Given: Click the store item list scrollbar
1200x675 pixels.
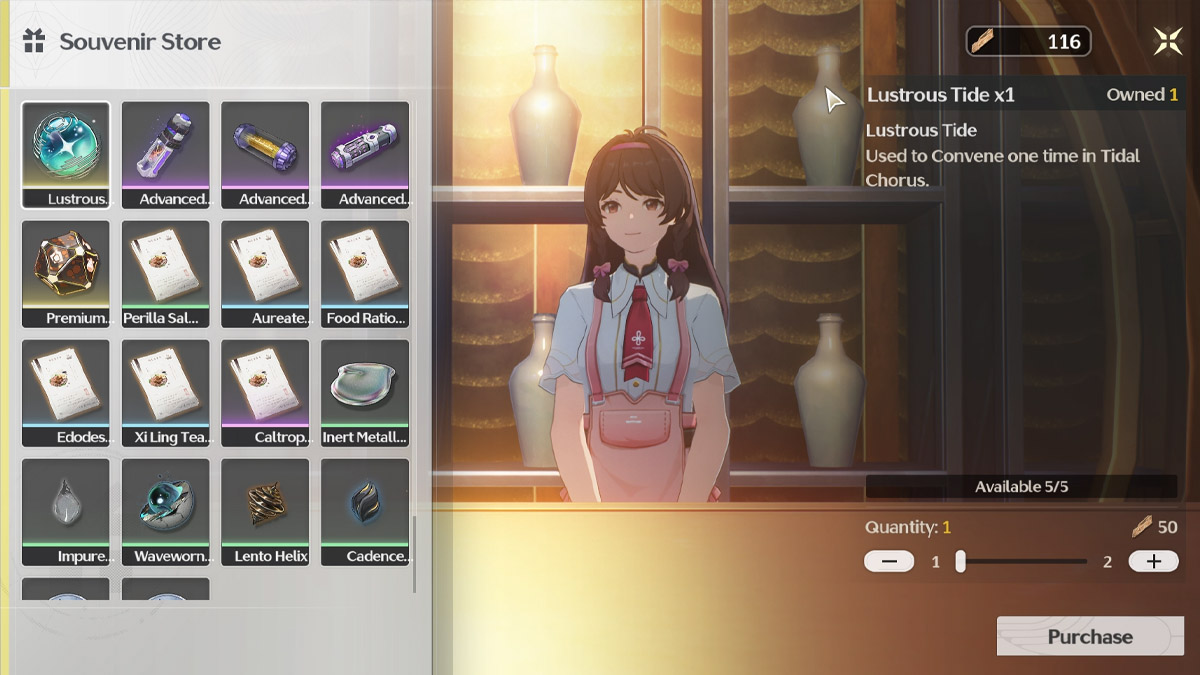Looking at the screenshot, I should click(x=414, y=553).
